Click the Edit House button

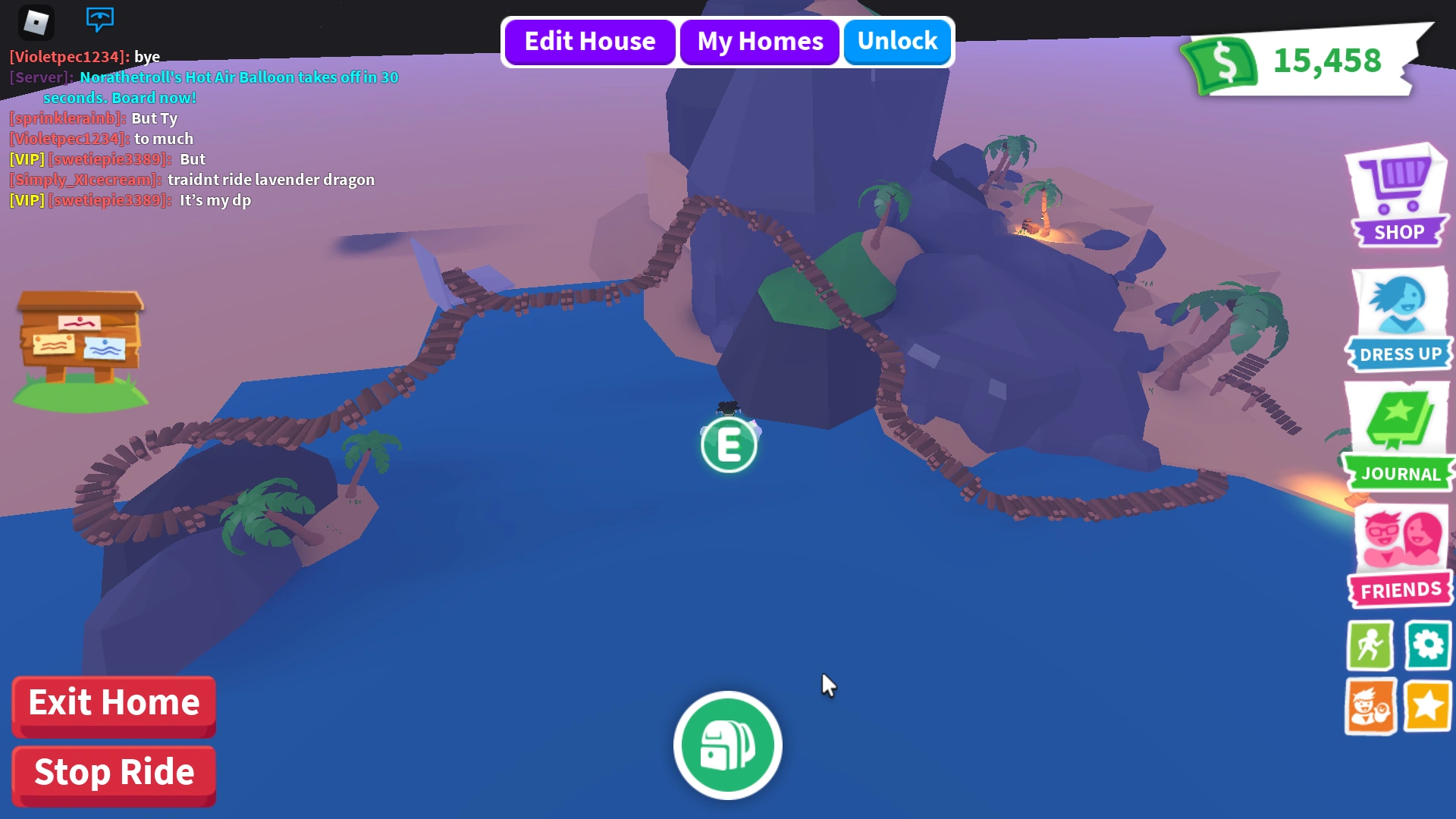[x=589, y=42]
